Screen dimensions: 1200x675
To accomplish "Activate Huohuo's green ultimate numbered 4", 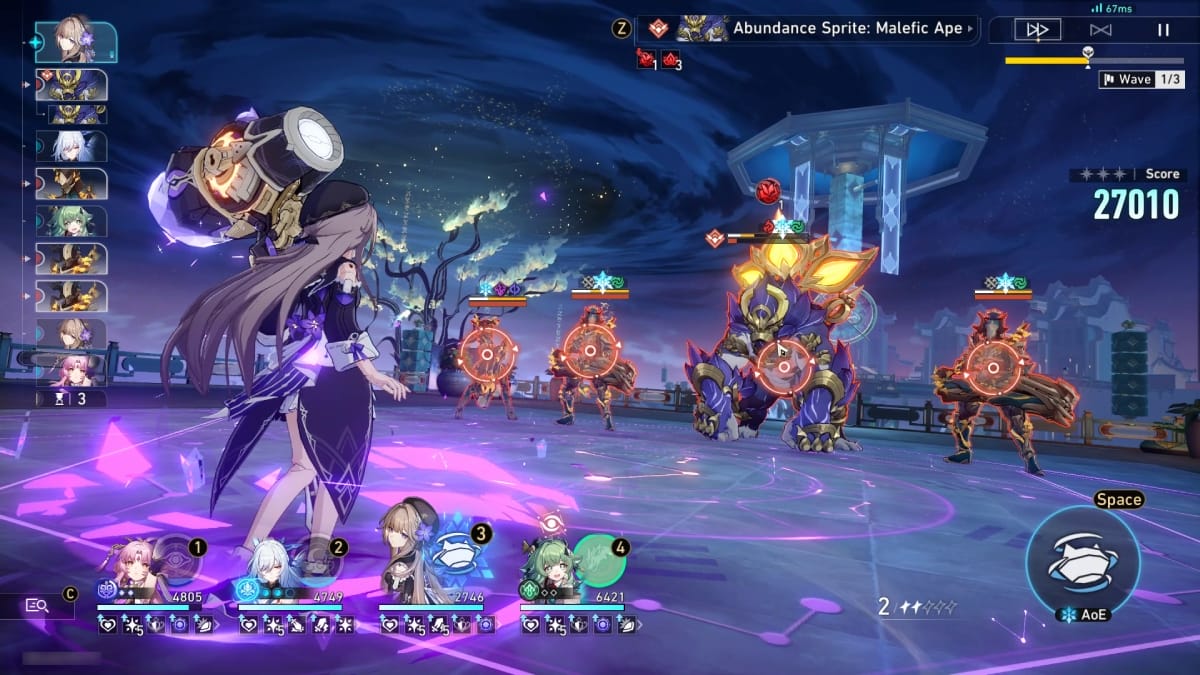I will coord(598,562).
